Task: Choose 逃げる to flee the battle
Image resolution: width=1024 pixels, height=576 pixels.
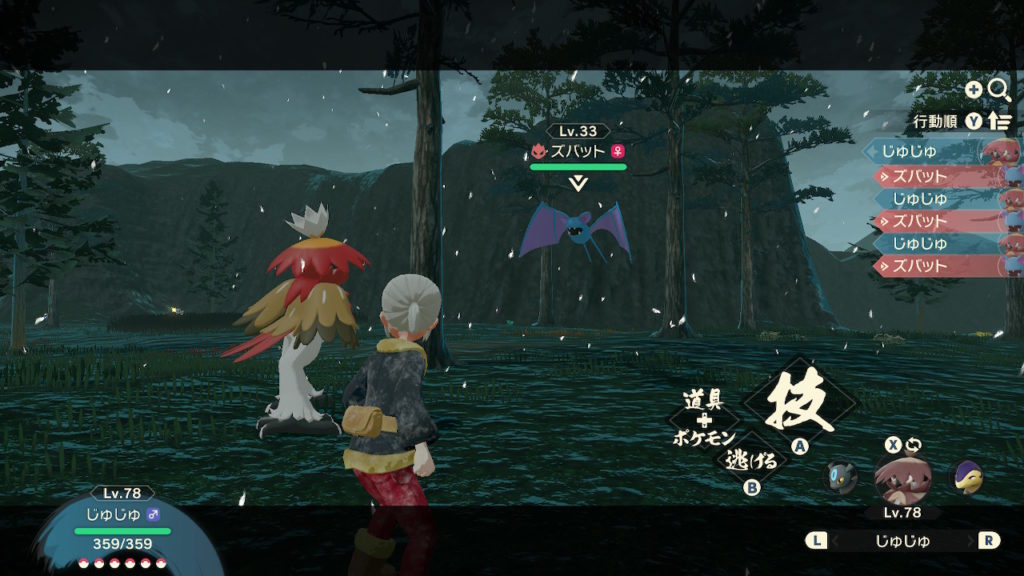Action: point(744,459)
